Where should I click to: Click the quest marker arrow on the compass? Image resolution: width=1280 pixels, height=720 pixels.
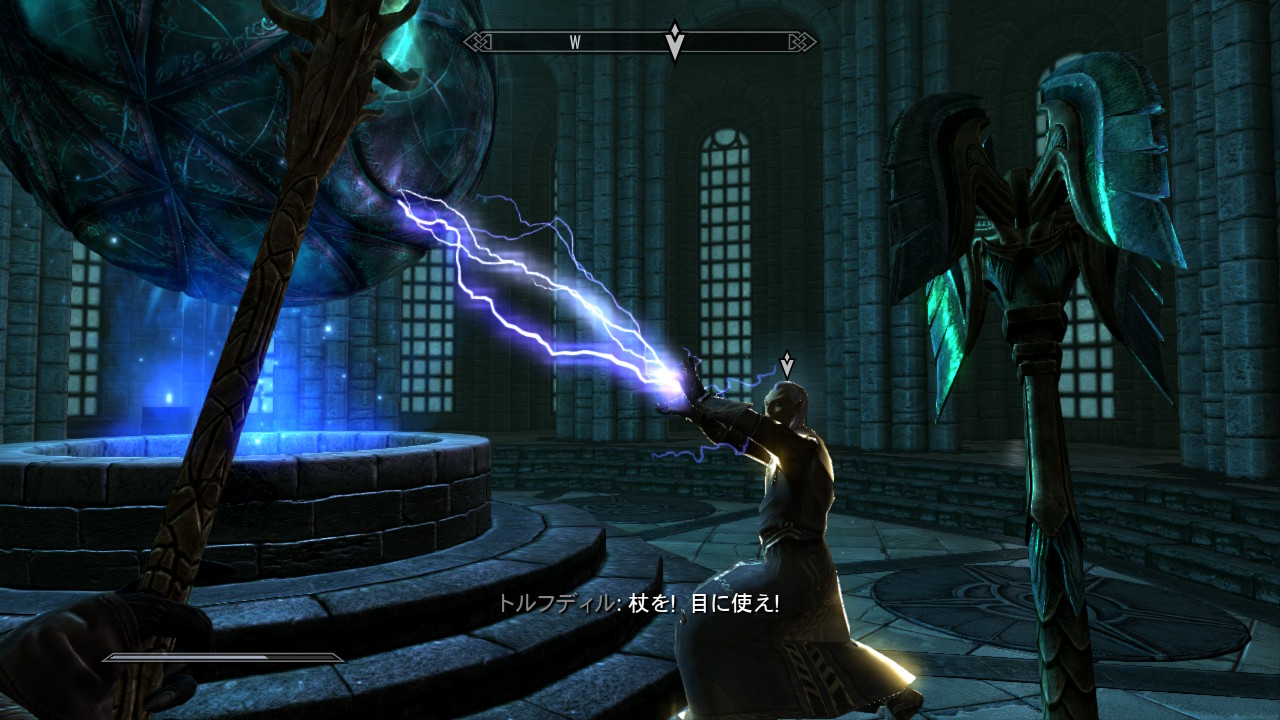[x=675, y=42]
